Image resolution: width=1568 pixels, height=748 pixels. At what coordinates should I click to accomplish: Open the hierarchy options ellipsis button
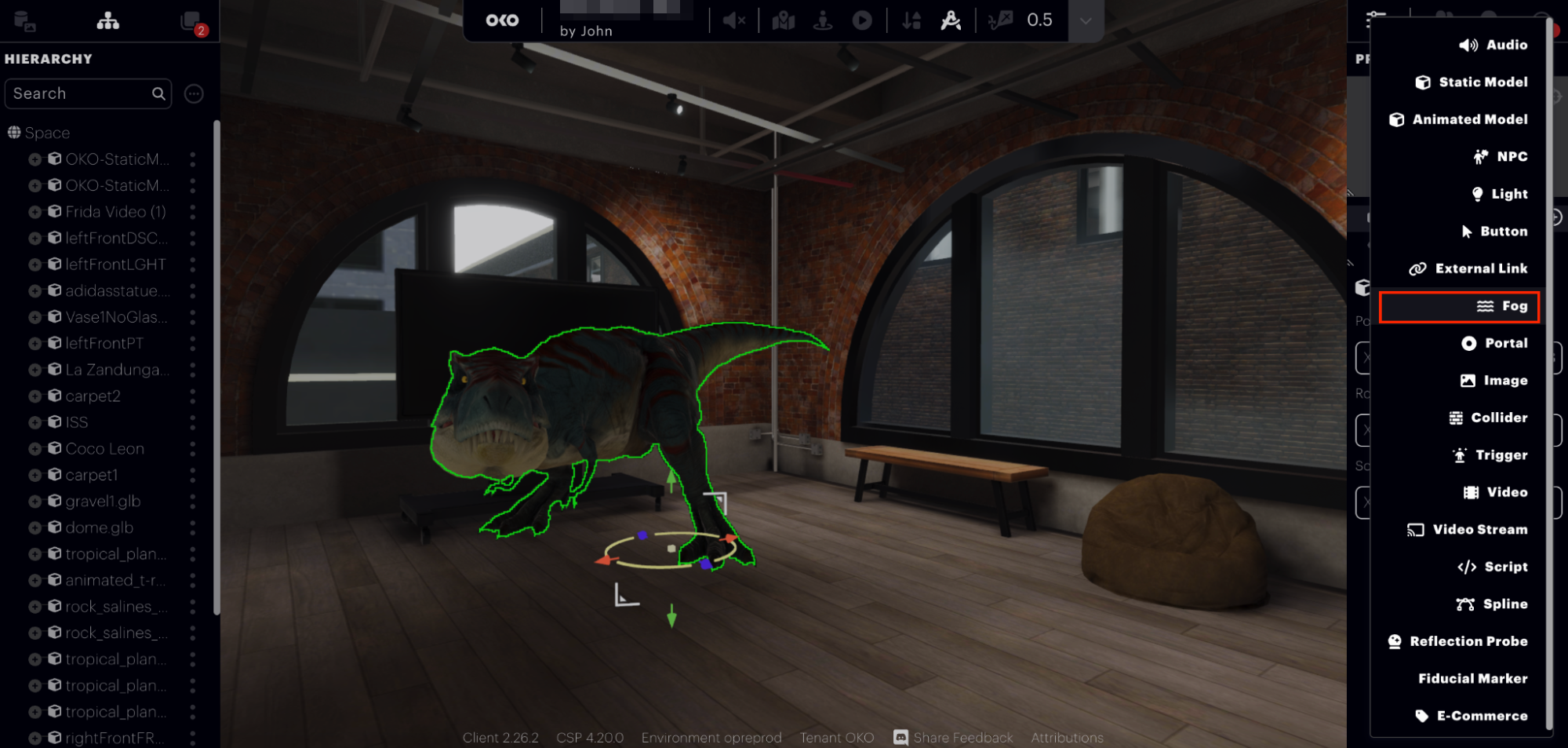(x=194, y=94)
